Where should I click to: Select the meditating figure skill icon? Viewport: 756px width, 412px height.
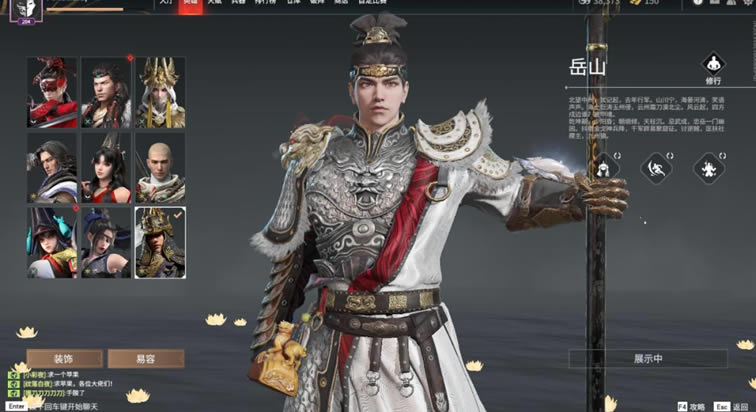coord(708,166)
